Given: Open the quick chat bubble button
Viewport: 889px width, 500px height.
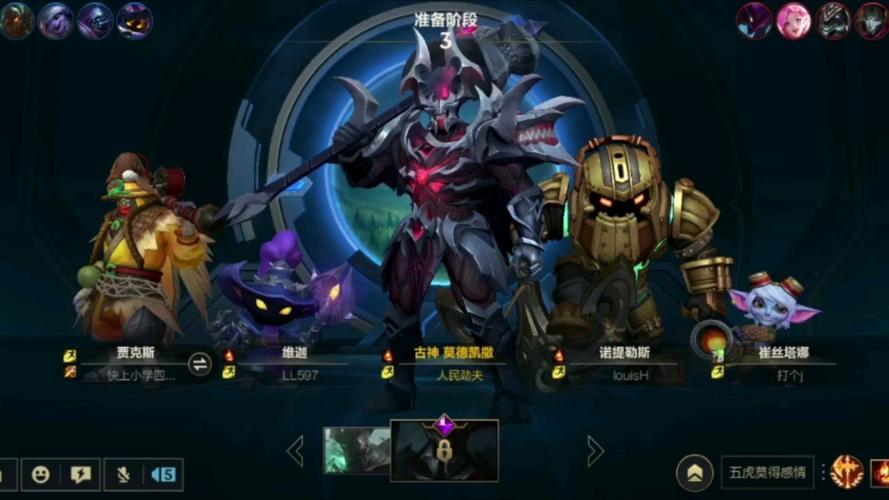Looking at the screenshot, I should point(82,475).
